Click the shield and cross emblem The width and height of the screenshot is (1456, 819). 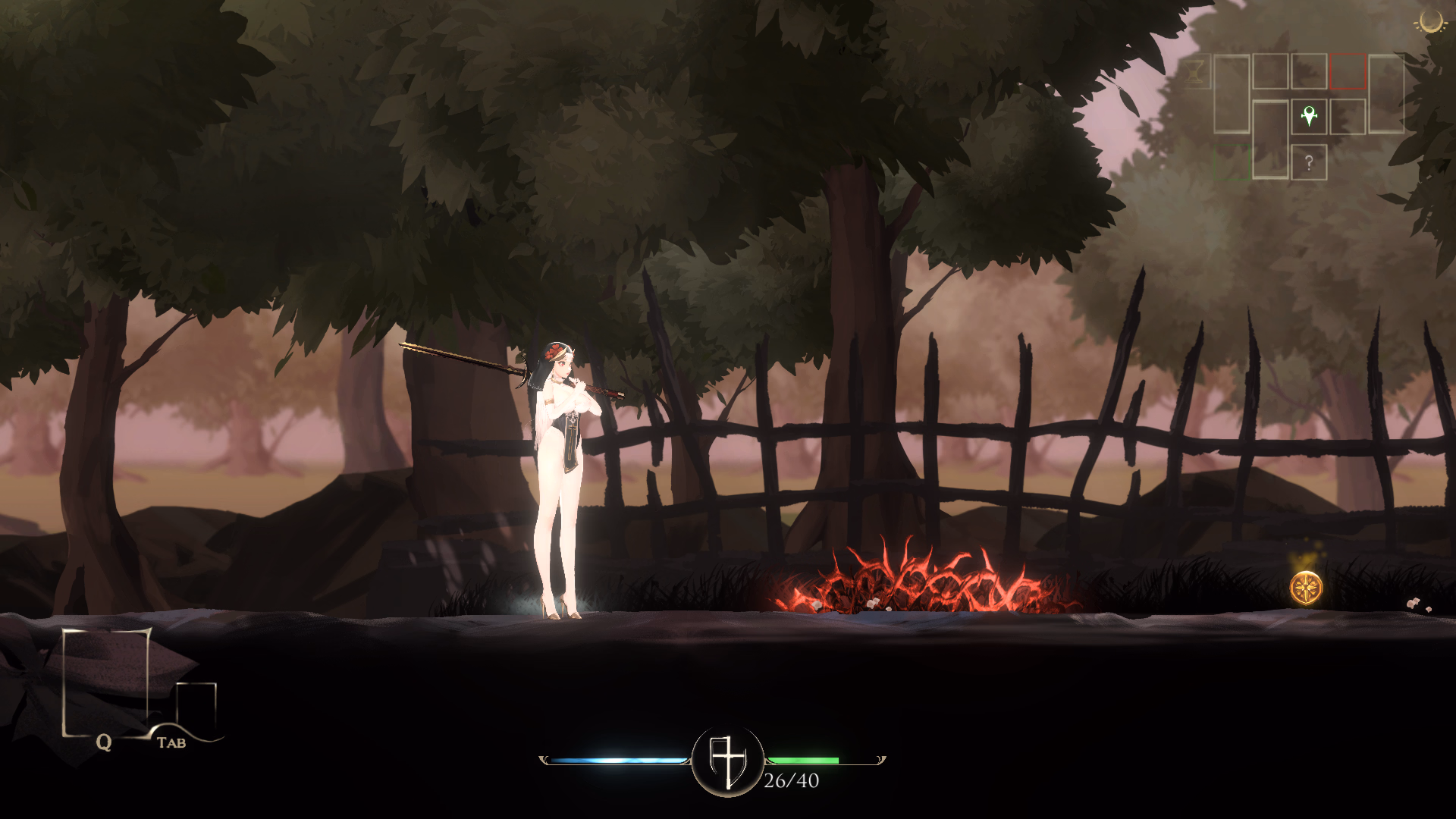727,761
